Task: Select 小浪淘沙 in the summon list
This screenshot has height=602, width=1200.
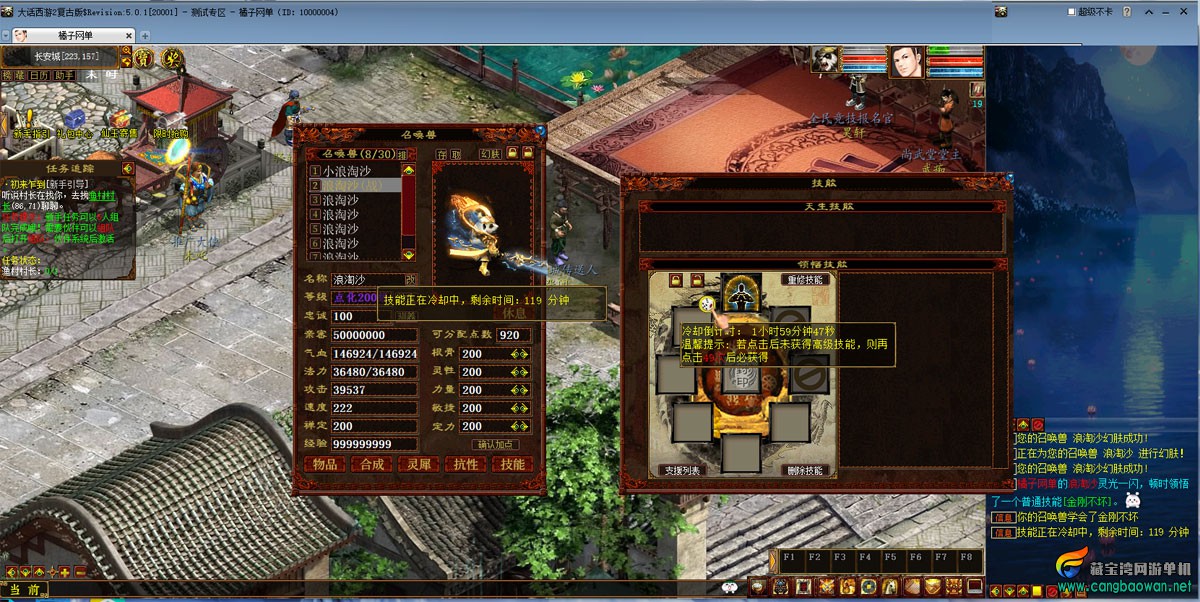Action: coord(352,172)
